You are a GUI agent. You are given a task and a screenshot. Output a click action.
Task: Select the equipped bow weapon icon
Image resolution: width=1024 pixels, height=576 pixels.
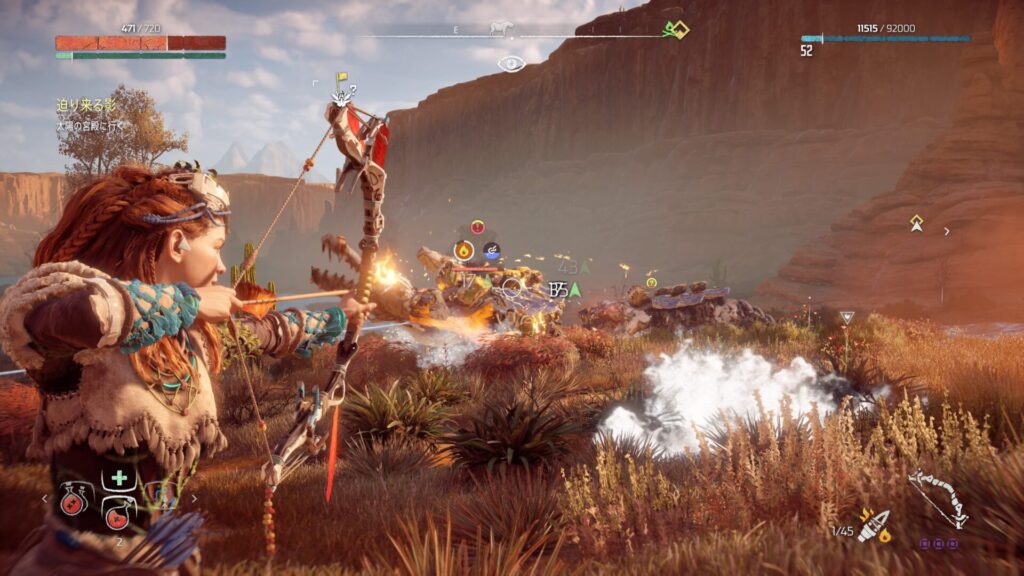pos(937,498)
